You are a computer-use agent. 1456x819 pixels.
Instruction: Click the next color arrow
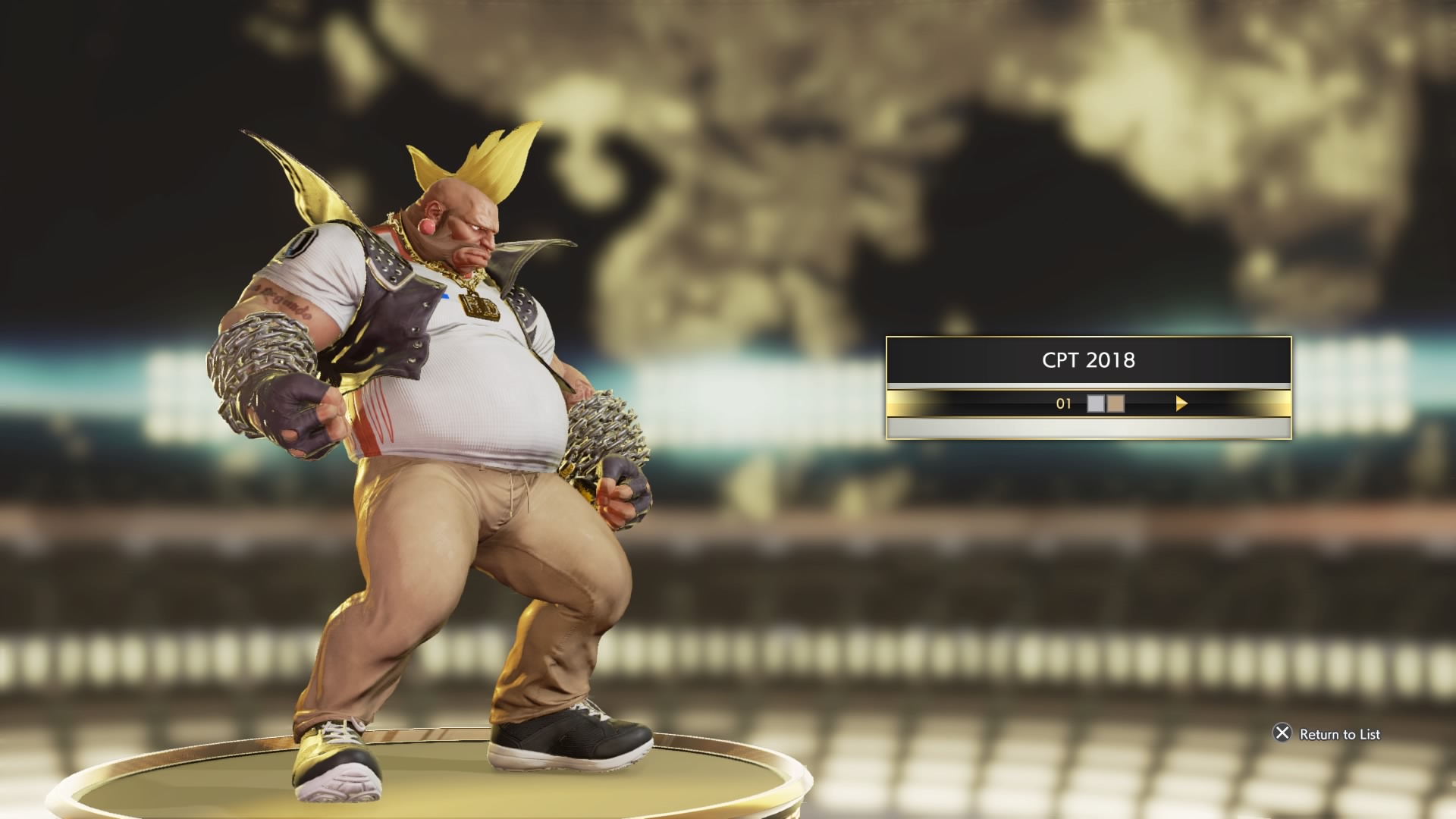1181,404
